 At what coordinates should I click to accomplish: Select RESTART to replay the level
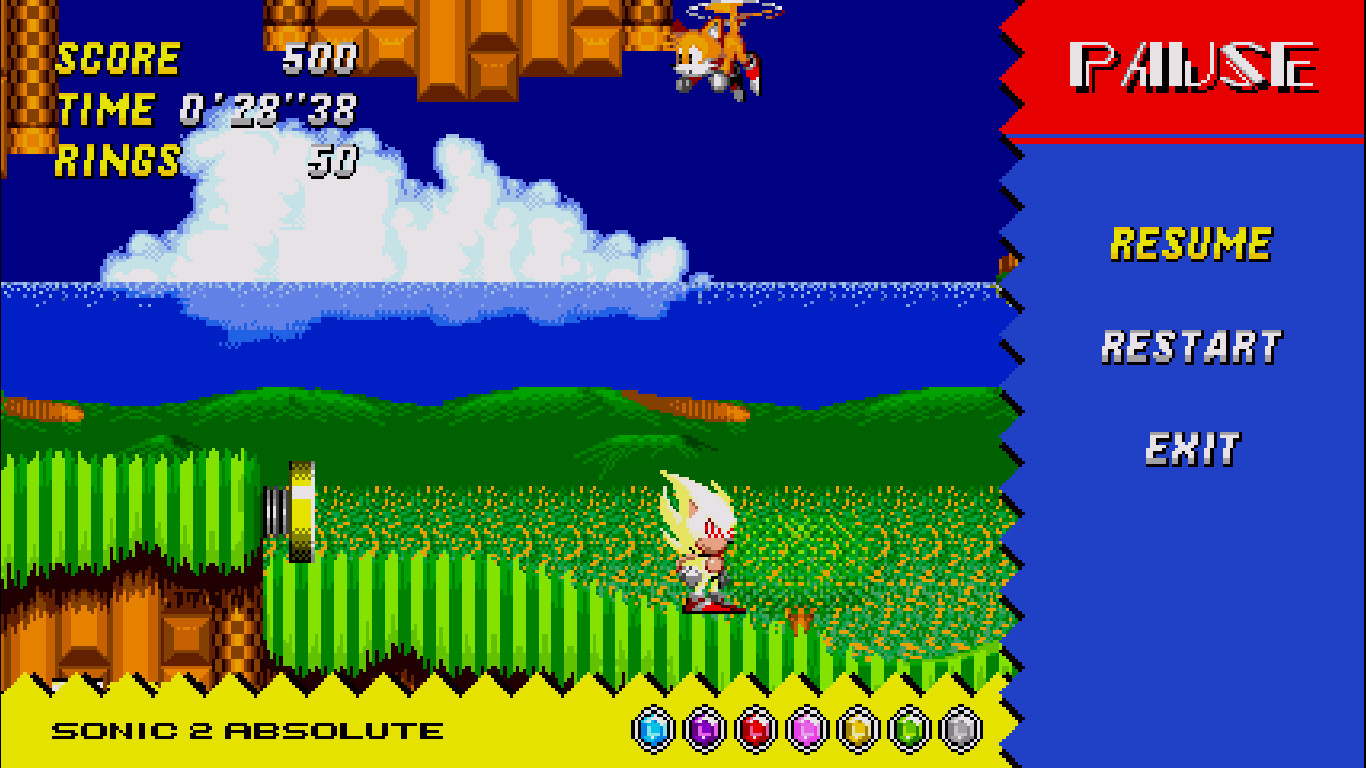(x=1192, y=345)
